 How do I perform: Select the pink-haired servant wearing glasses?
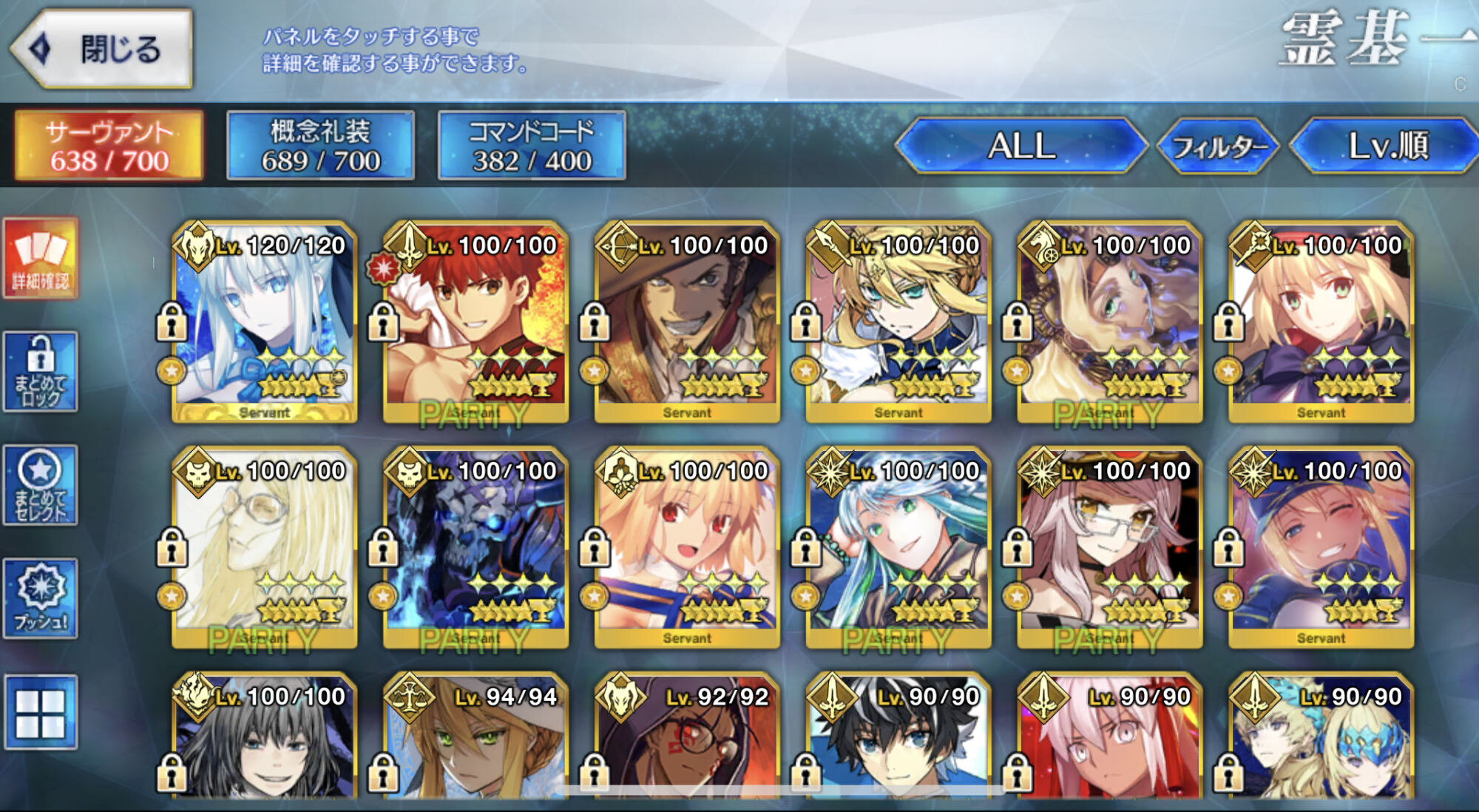[x=1109, y=547]
